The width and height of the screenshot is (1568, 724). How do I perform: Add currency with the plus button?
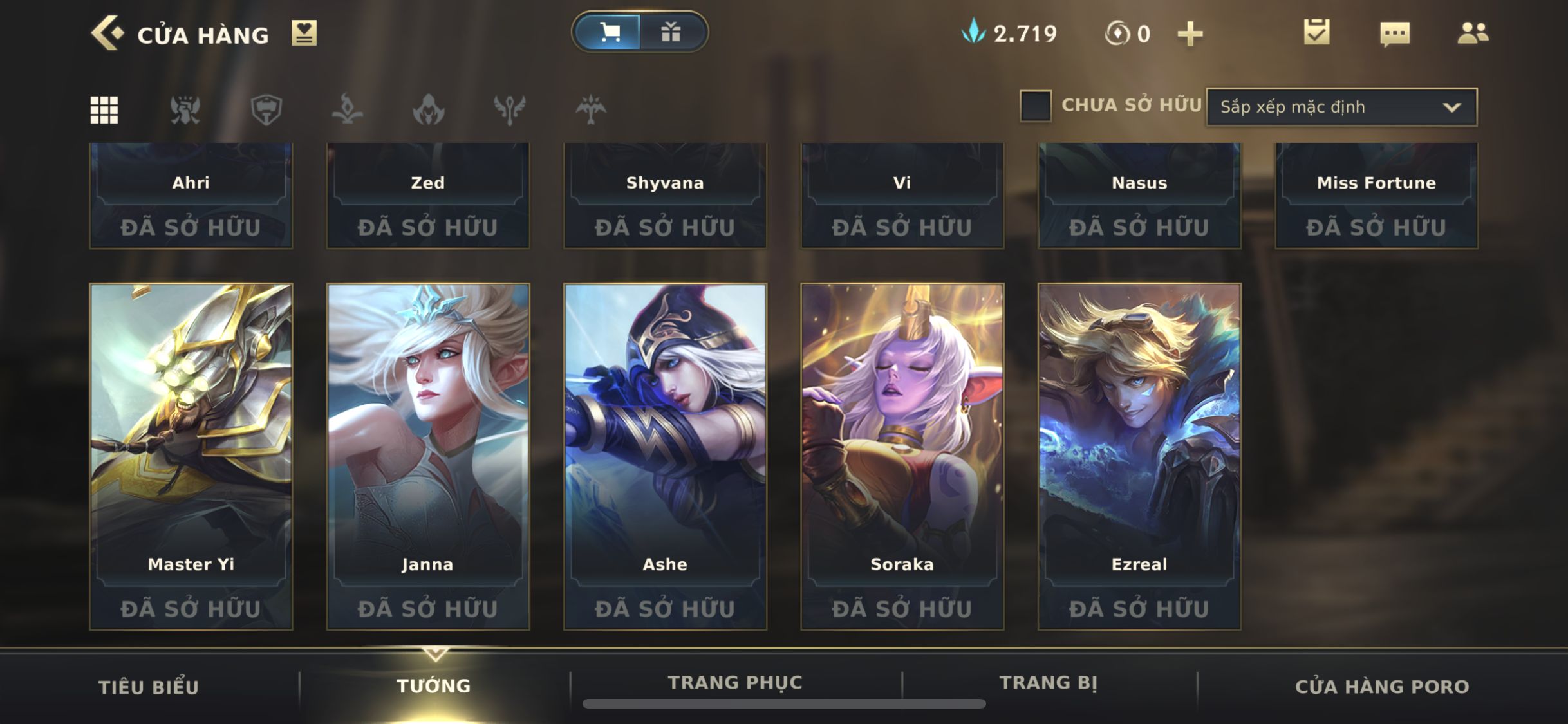tap(1190, 33)
